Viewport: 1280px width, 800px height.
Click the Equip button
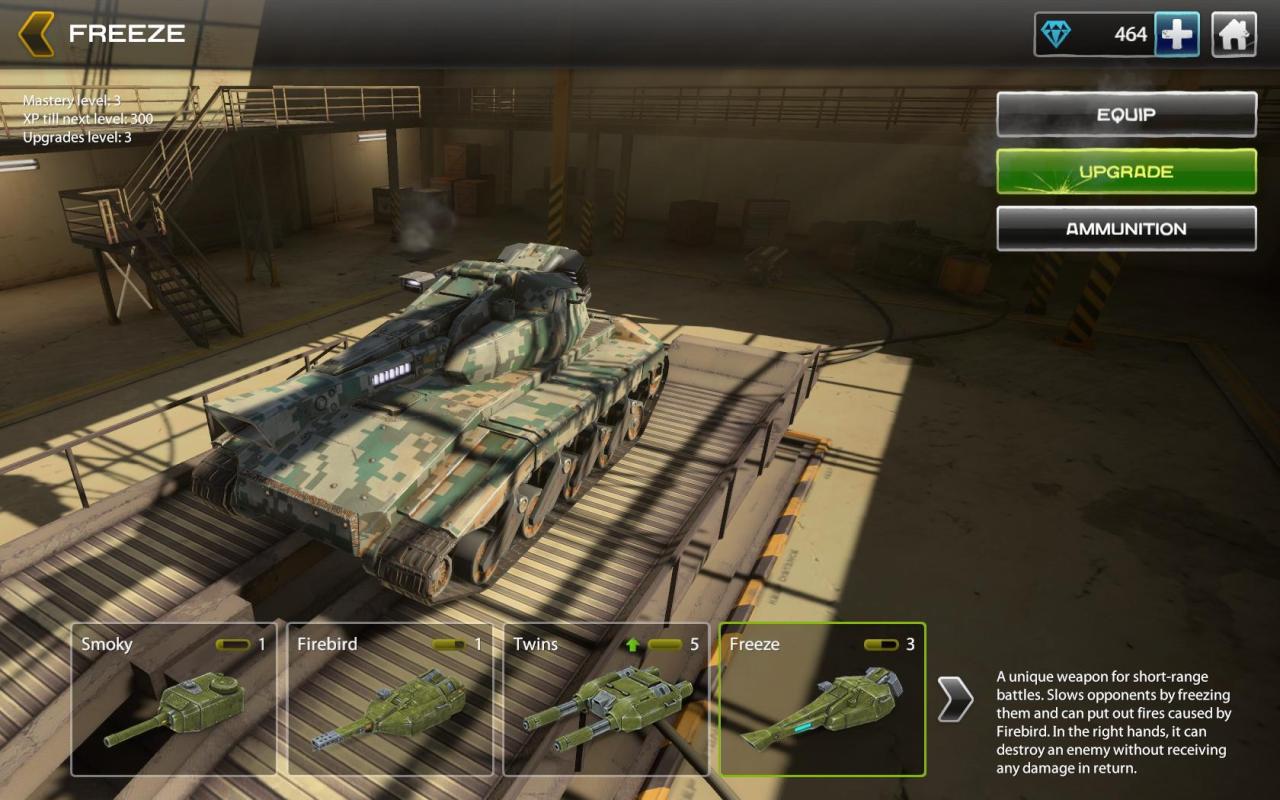coord(1126,115)
